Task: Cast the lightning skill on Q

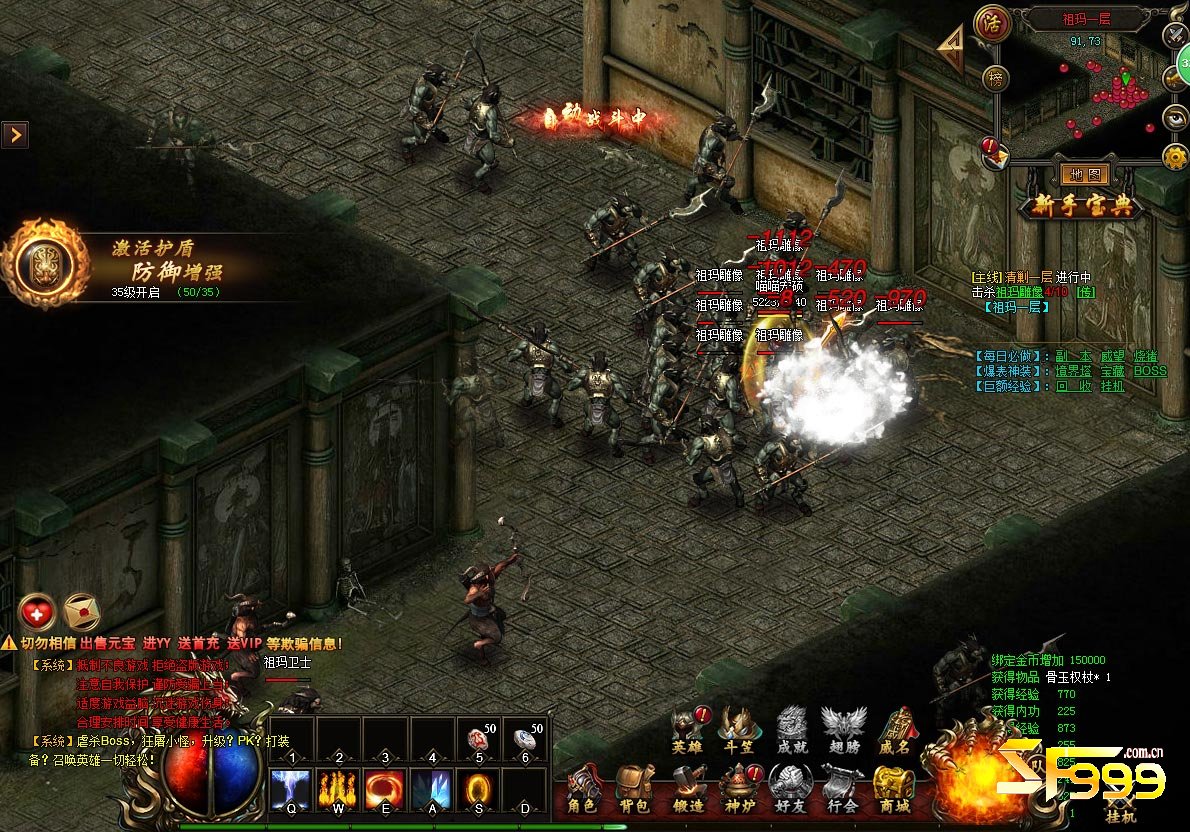Action: (x=291, y=788)
